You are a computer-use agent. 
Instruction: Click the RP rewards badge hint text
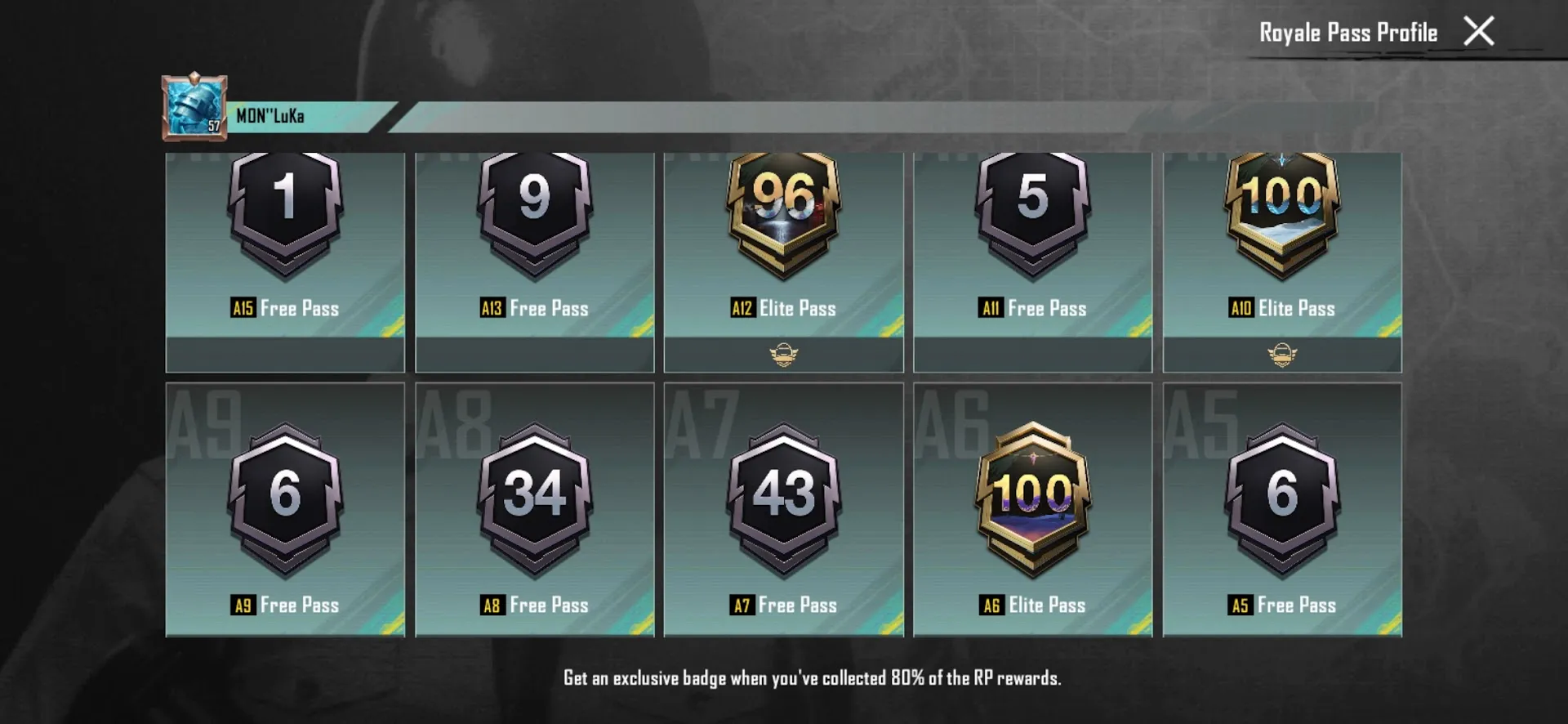(x=814, y=677)
